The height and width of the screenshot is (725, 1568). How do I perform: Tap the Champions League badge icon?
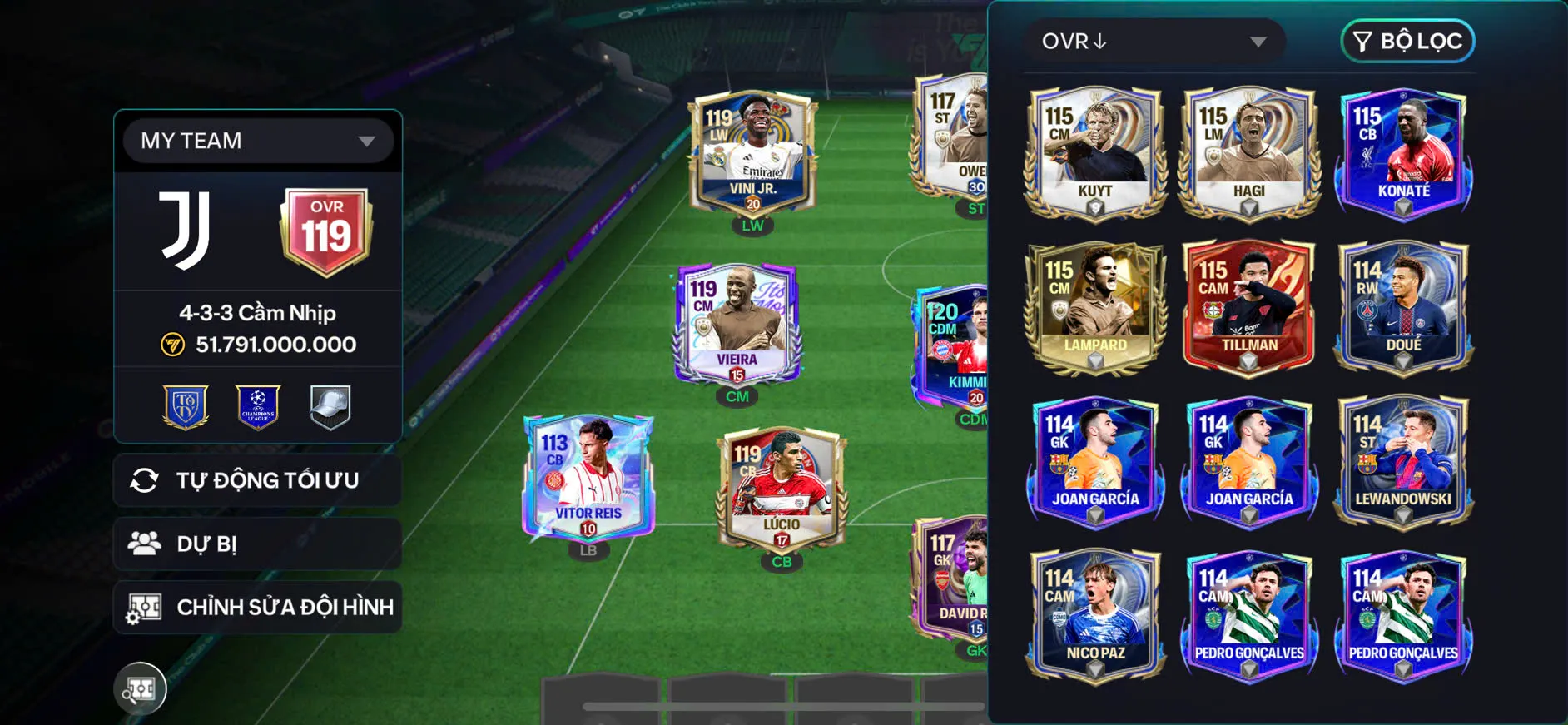pyautogui.click(x=258, y=407)
